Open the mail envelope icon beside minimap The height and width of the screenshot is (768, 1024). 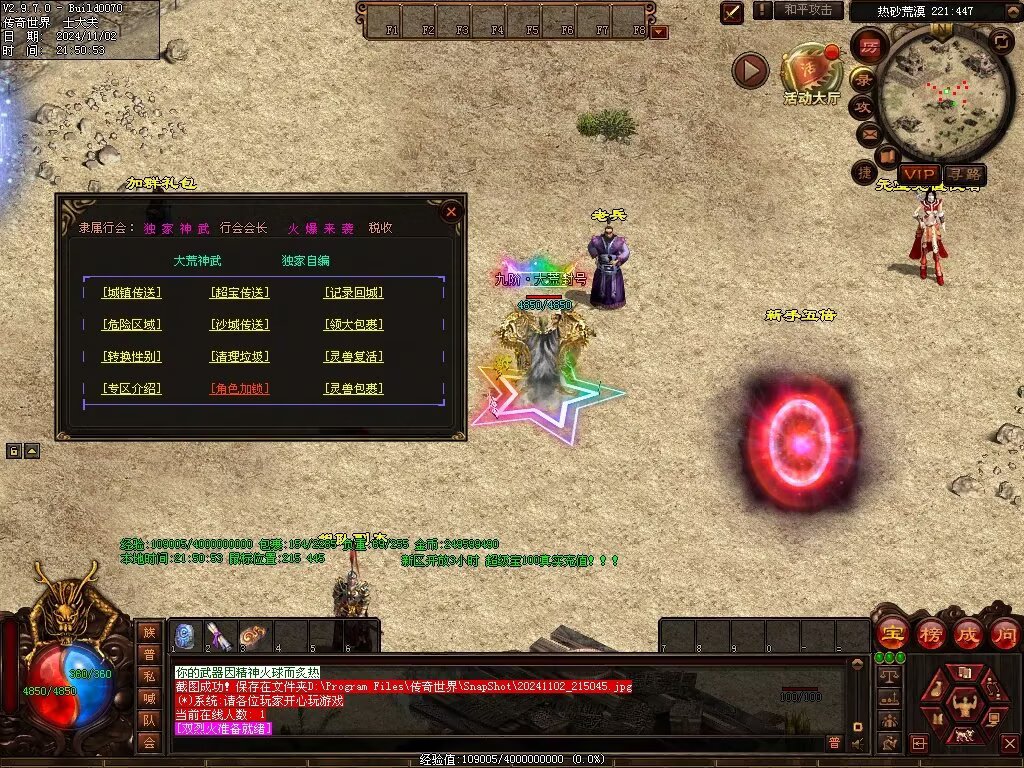pyautogui.click(x=867, y=132)
